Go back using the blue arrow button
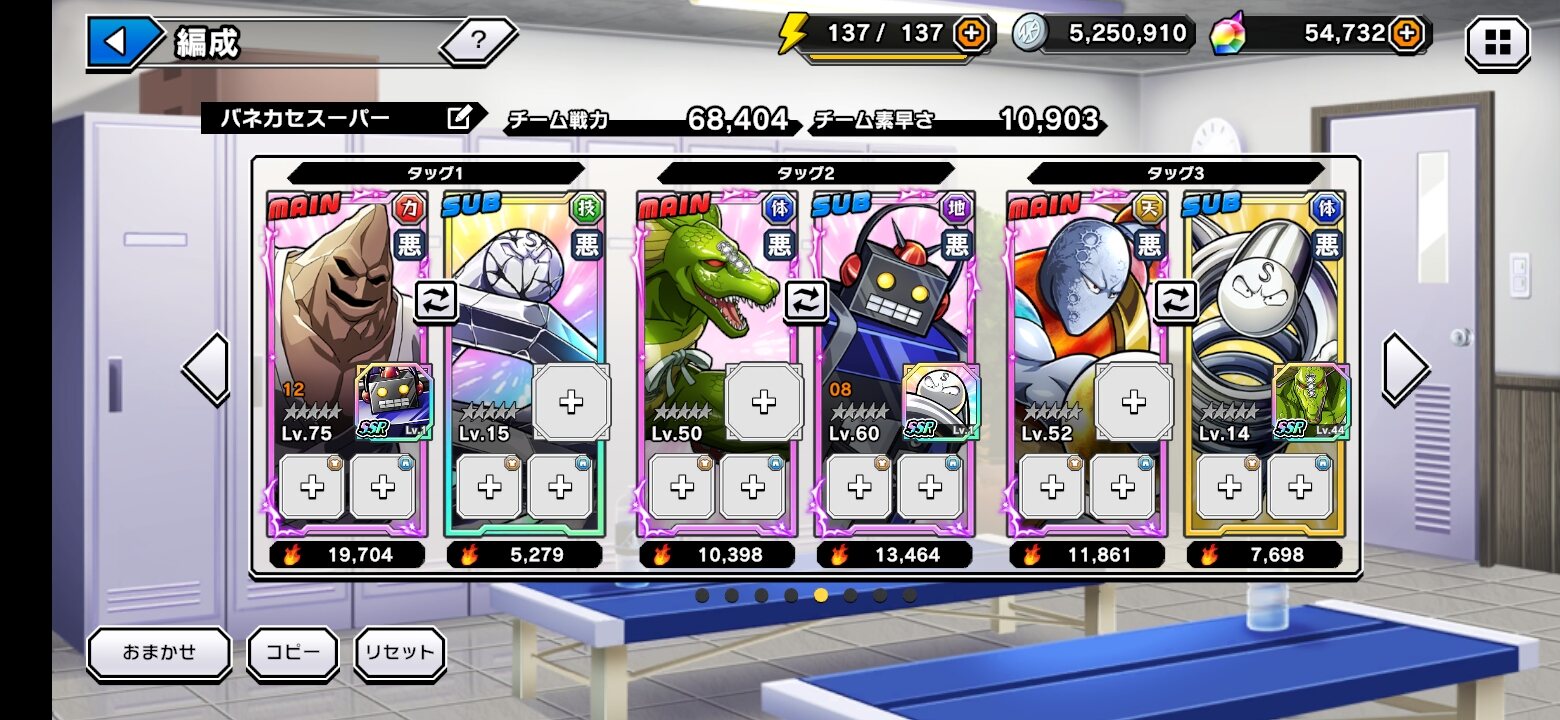 (x=117, y=42)
